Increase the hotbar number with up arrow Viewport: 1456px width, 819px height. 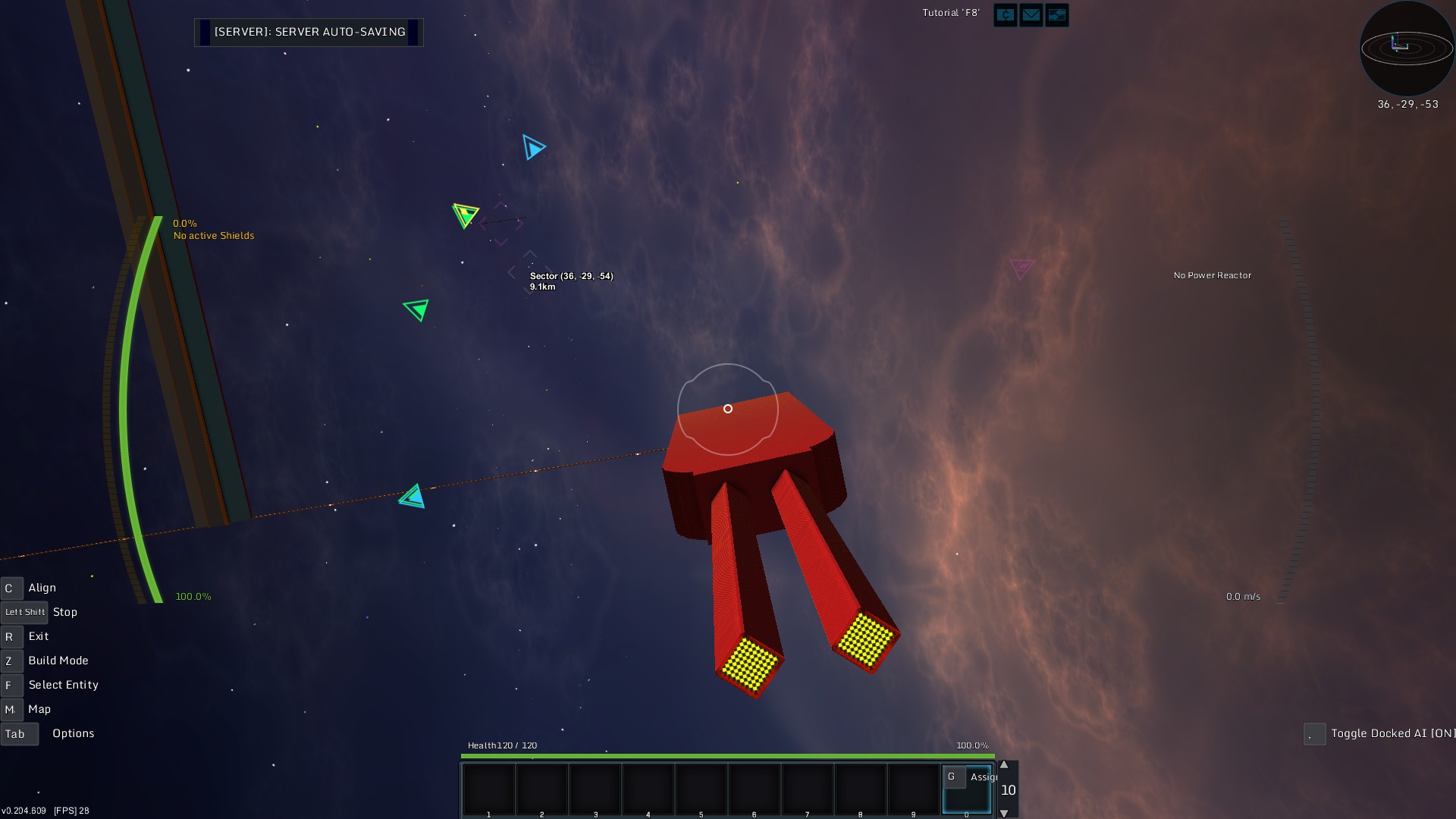[1004, 765]
